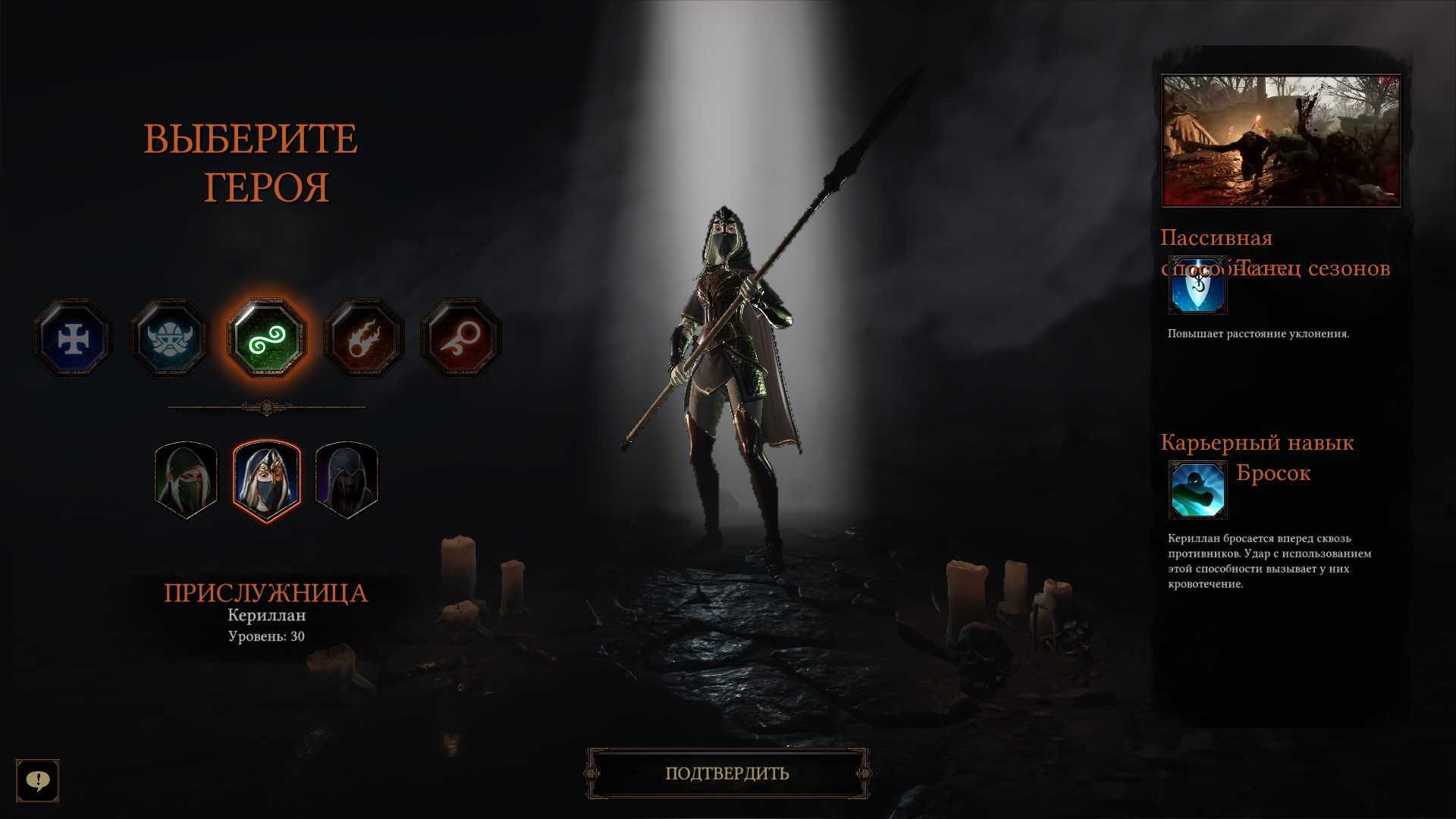
Task: Open the career preview video thumbnail
Action: (x=1281, y=141)
